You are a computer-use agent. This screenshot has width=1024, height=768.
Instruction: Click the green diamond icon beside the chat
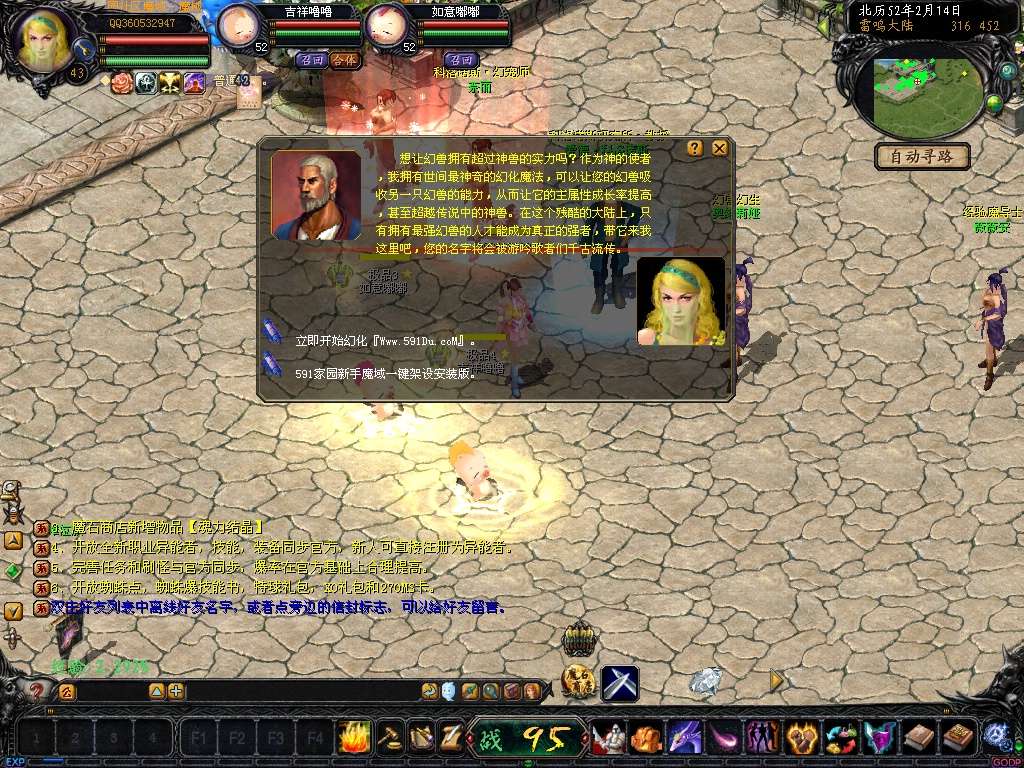(13, 571)
